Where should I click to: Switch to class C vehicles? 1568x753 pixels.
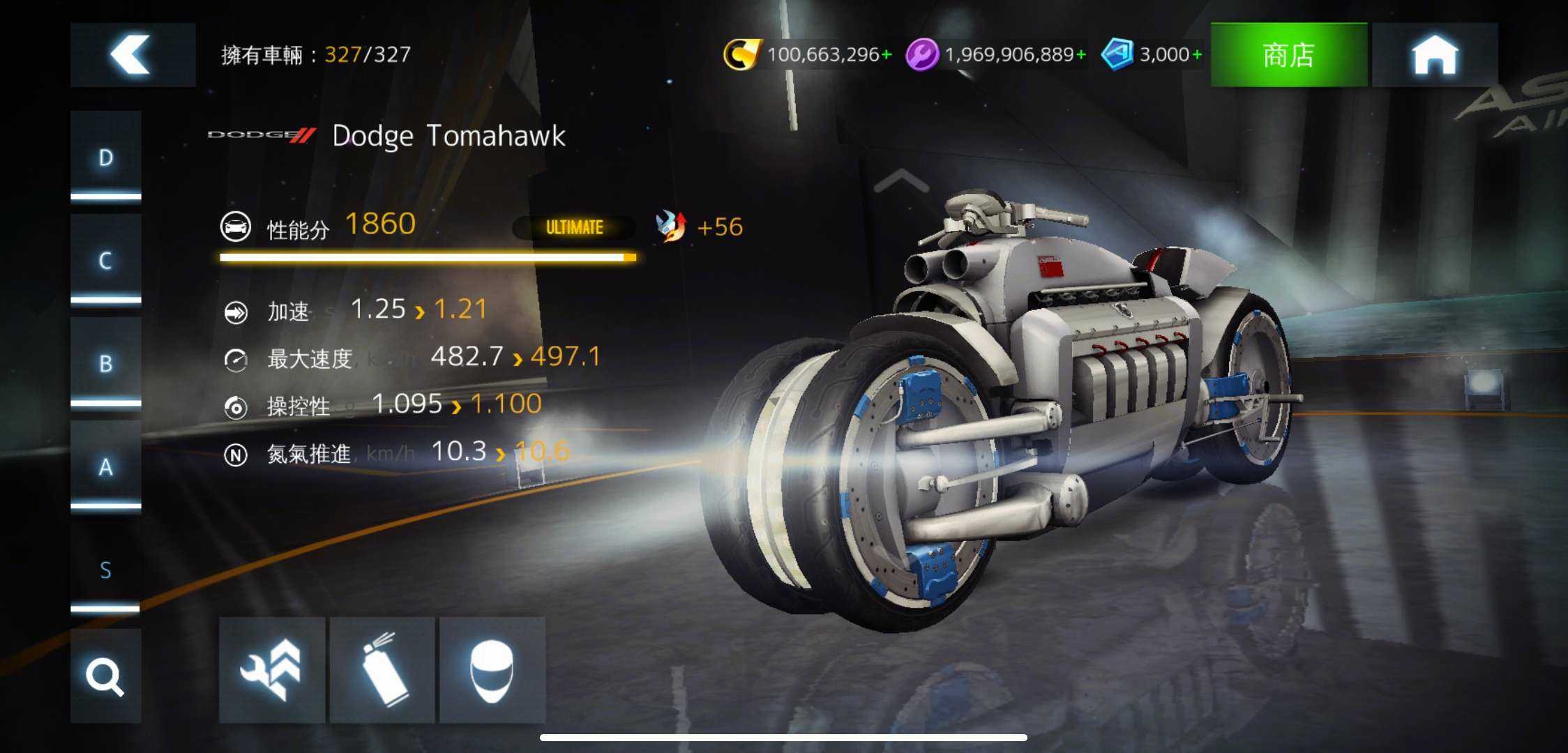click(x=105, y=260)
